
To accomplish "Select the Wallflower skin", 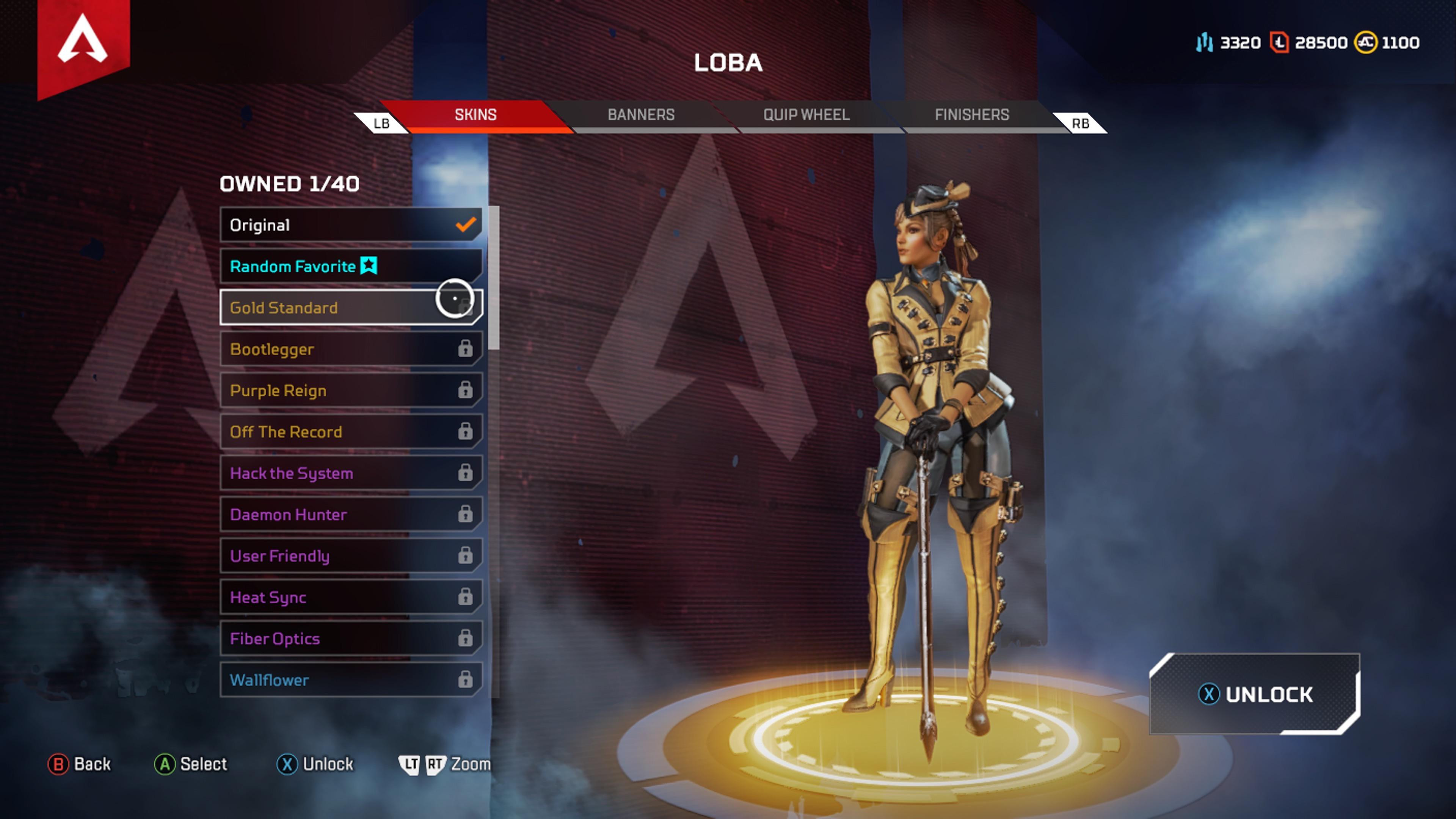I will tap(350, 680).
